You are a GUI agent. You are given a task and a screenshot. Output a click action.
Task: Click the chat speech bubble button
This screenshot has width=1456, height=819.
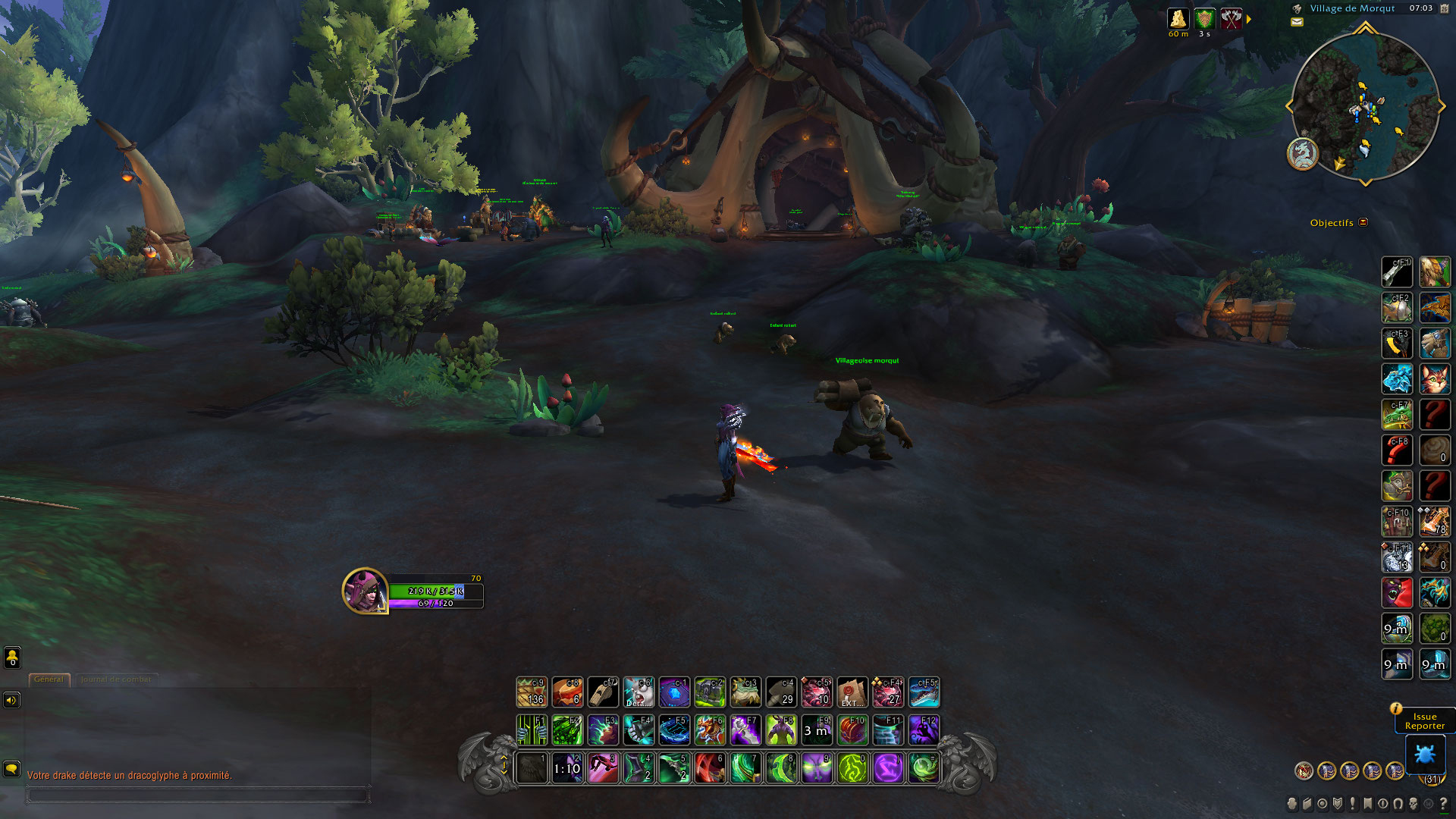click(x=11, y=769)
